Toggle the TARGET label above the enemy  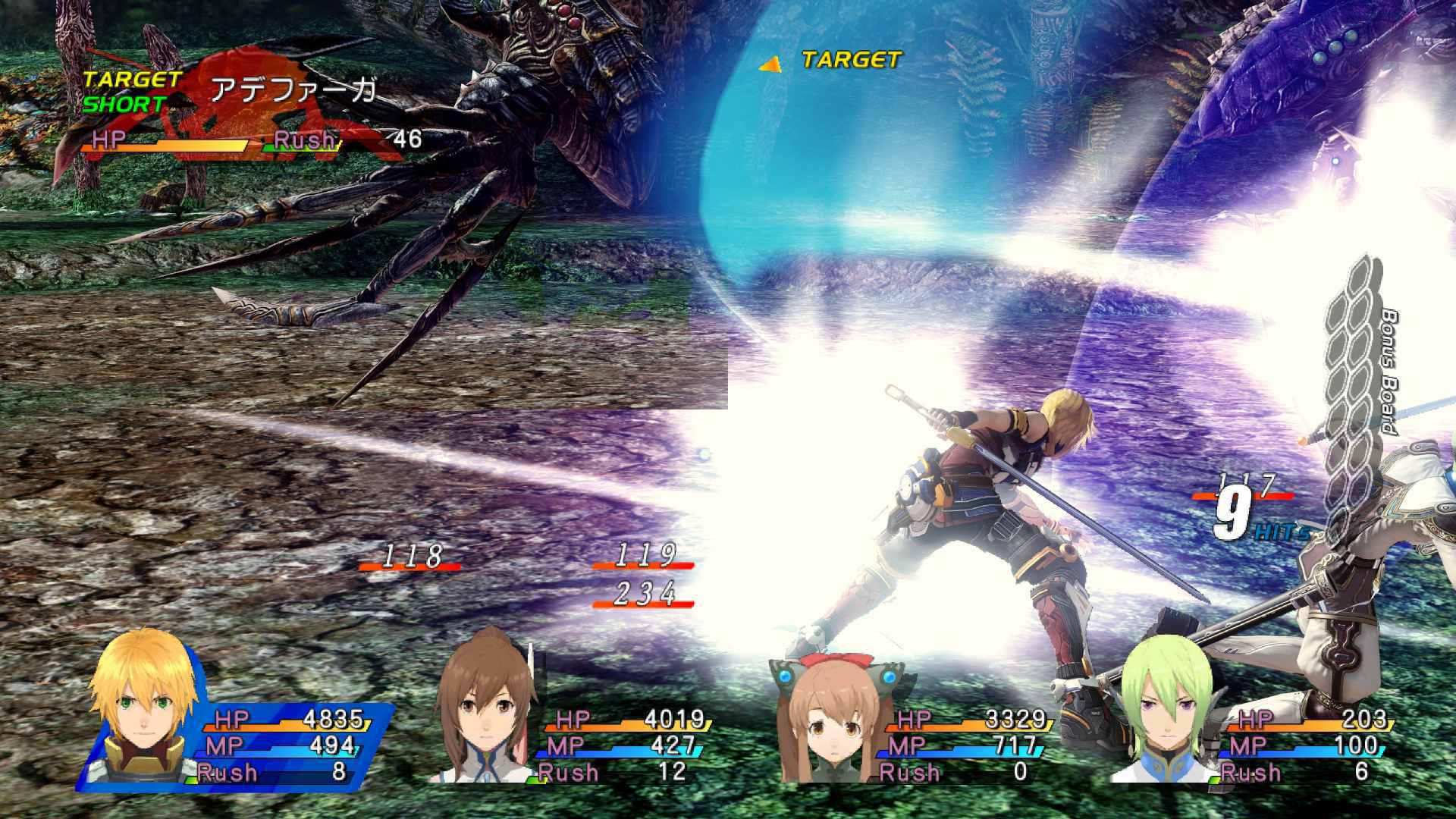(849, 61)
